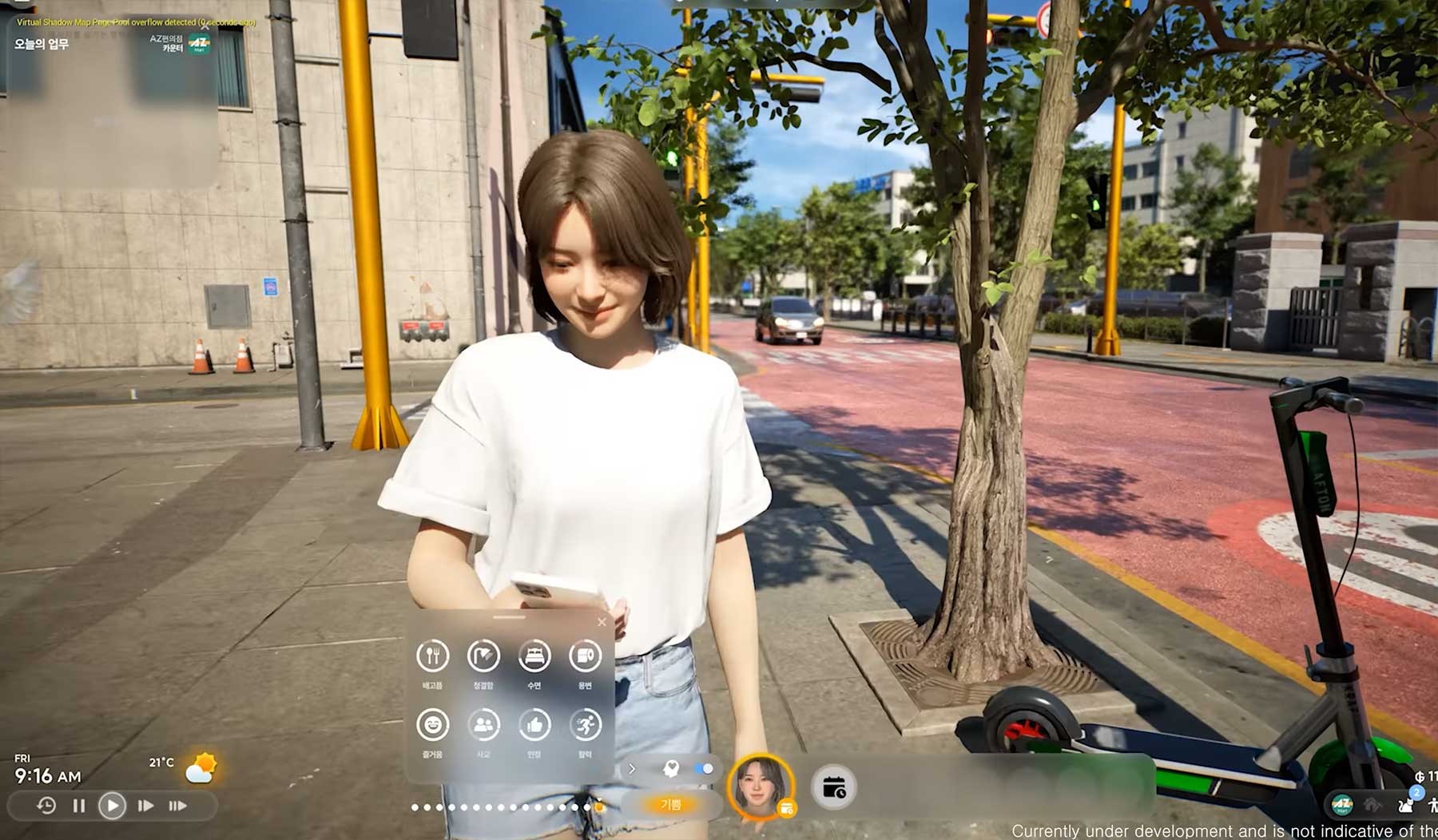The width and height of the screenshot is (1438, 840).
Task: Select the hunger need fork-and-spoon icon
Action: click(x=432, y=656)
